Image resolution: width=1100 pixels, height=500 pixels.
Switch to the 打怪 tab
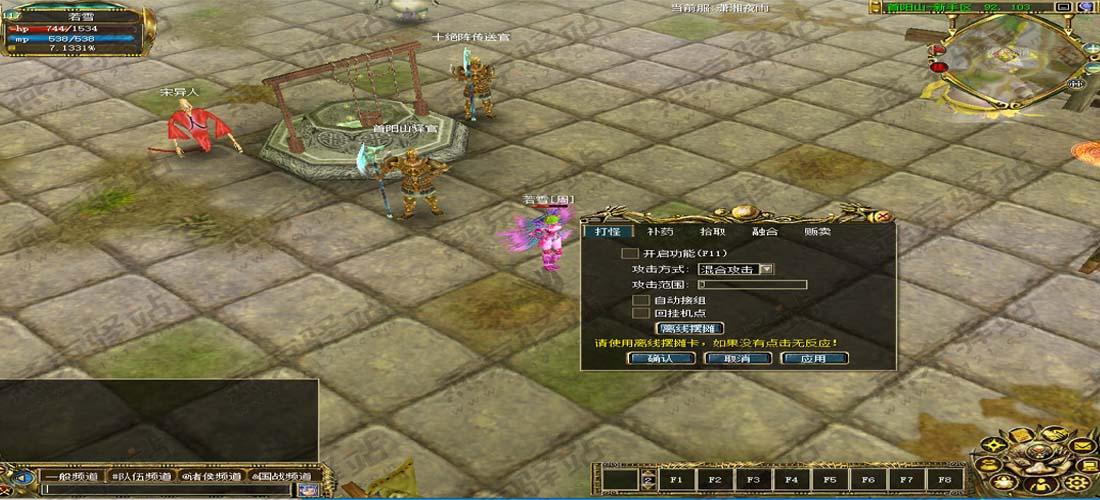(607, 232)
